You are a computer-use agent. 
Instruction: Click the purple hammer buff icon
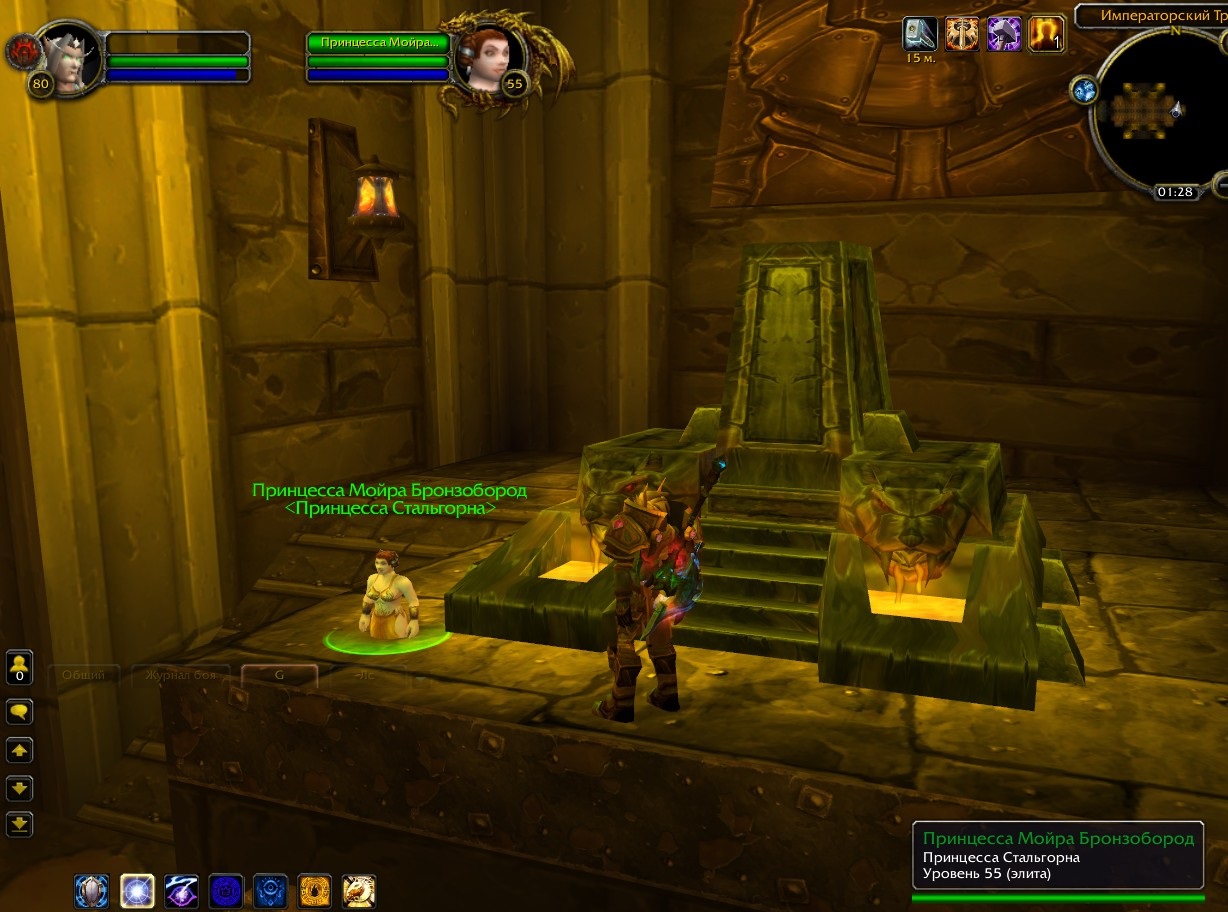tap(1004, 34)
